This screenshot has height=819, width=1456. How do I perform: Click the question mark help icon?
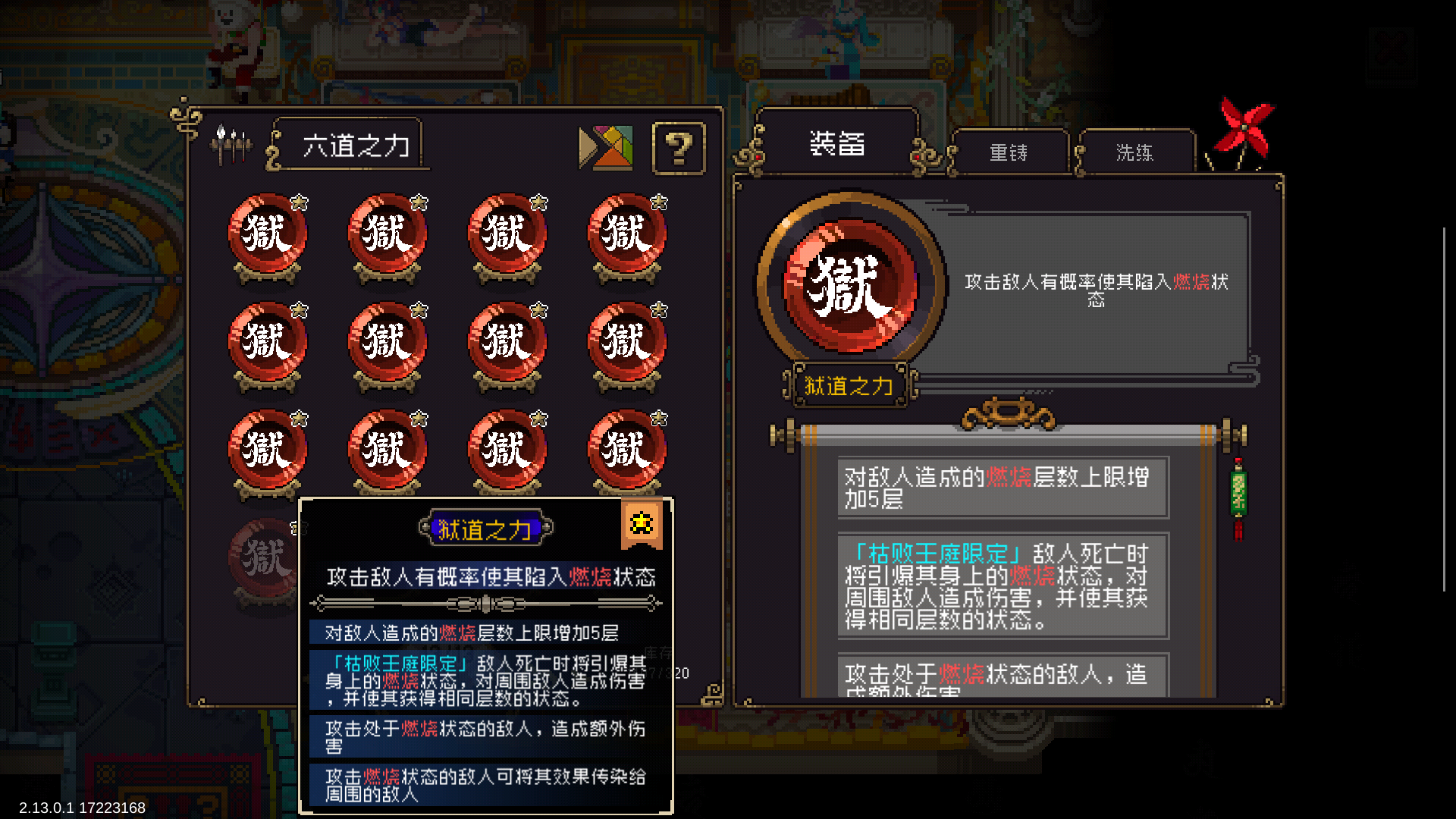point(677,149)
